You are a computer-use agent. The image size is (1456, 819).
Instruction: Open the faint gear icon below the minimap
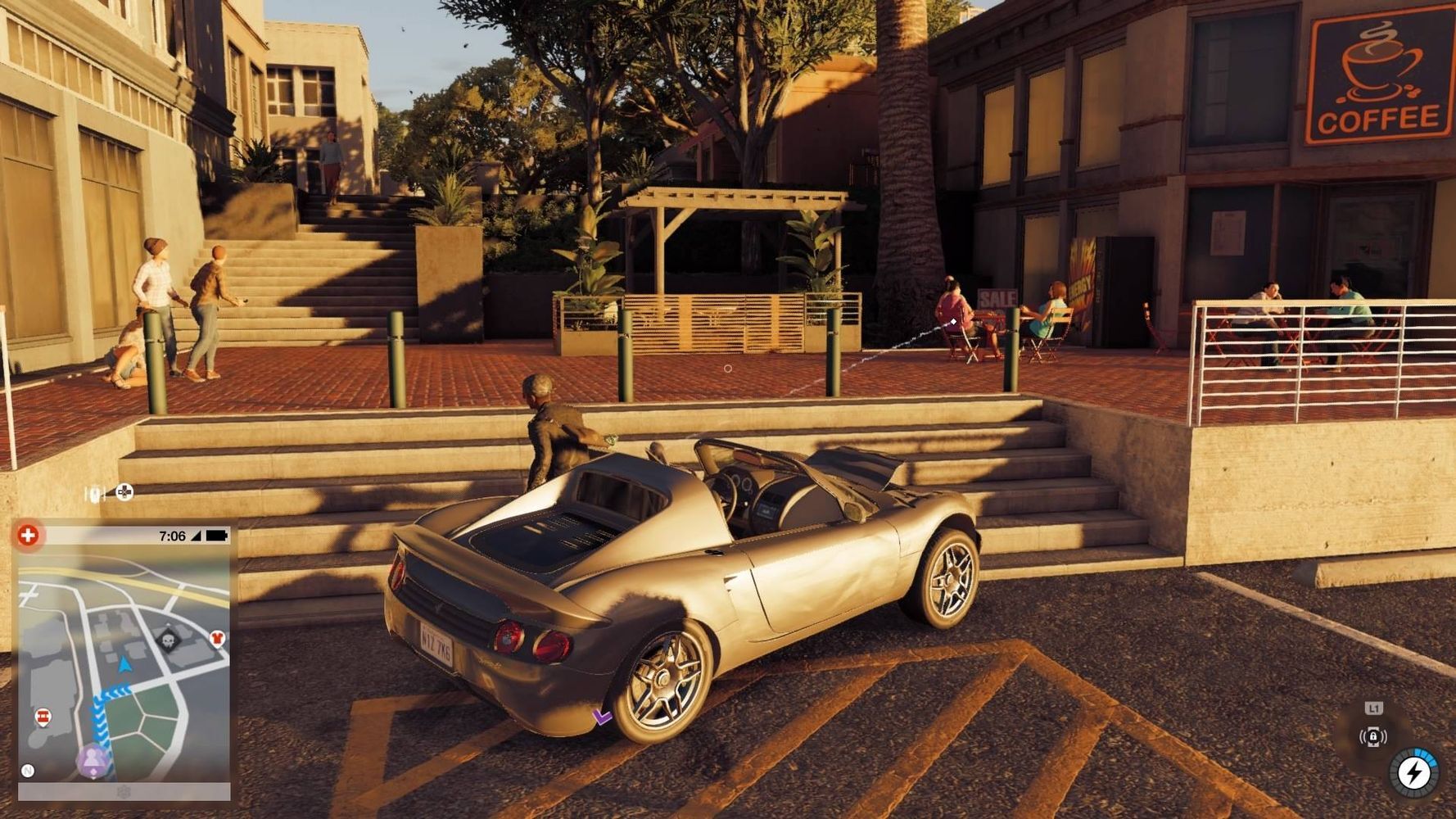[124, 792]
